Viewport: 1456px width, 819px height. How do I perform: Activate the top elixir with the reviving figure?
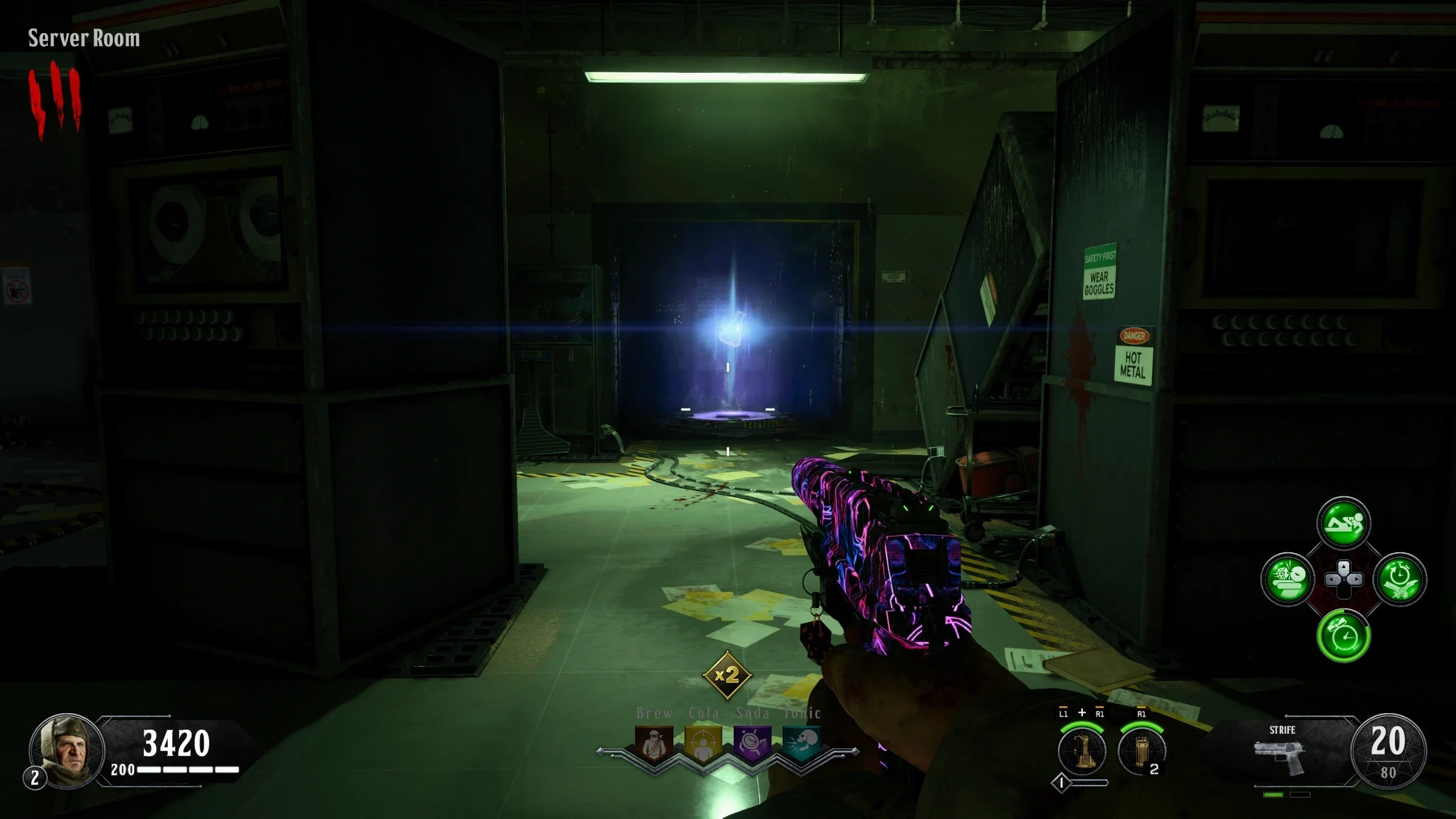1343,524
